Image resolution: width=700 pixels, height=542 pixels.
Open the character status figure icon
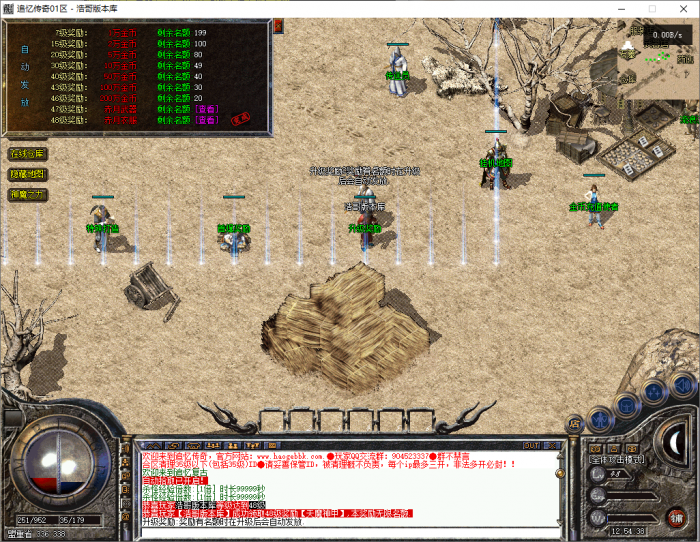[600, 417]
